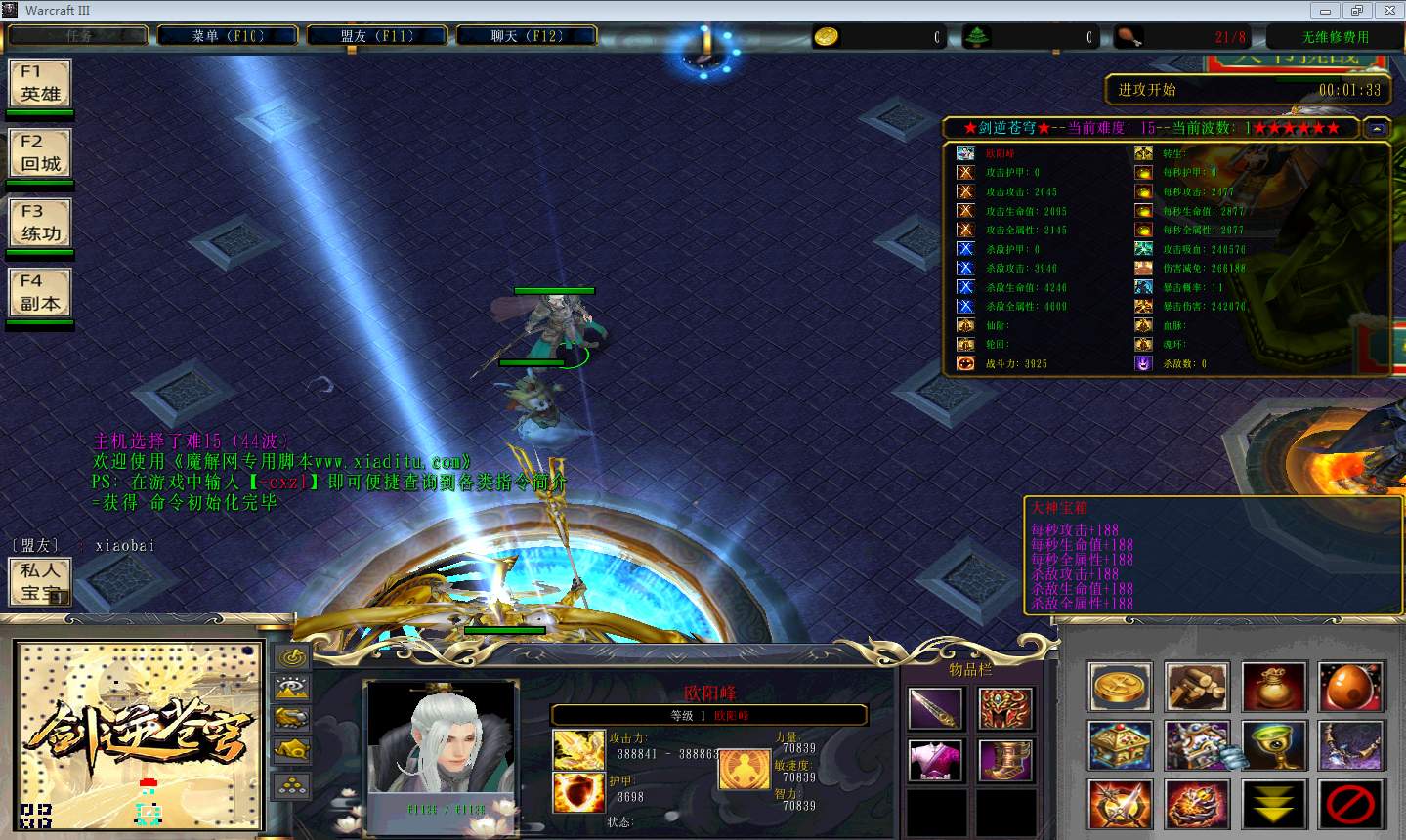Use the orange egg ability icon

(1351, 686)
